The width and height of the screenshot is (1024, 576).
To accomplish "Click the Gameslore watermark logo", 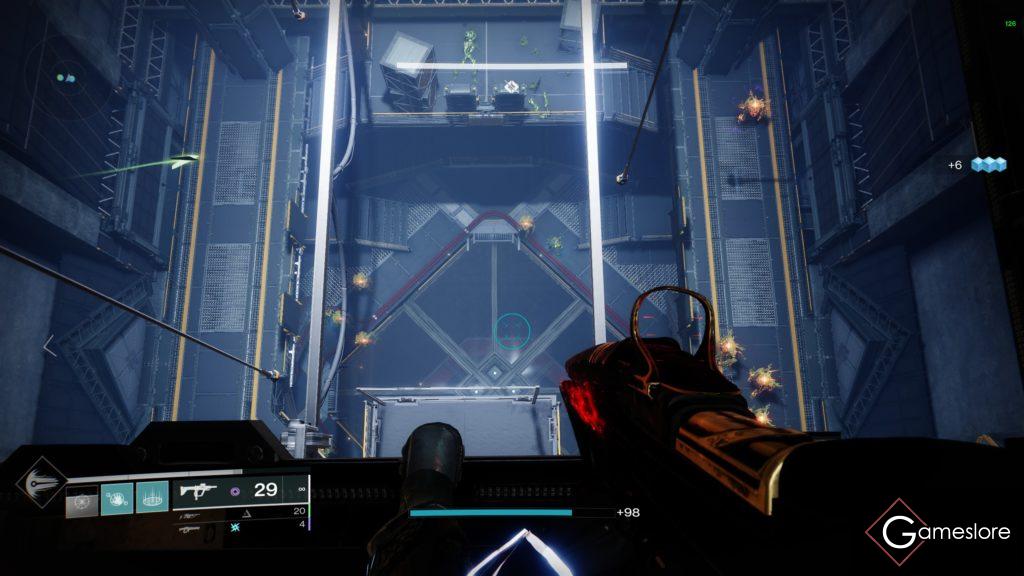I will (x=937, y=533).
